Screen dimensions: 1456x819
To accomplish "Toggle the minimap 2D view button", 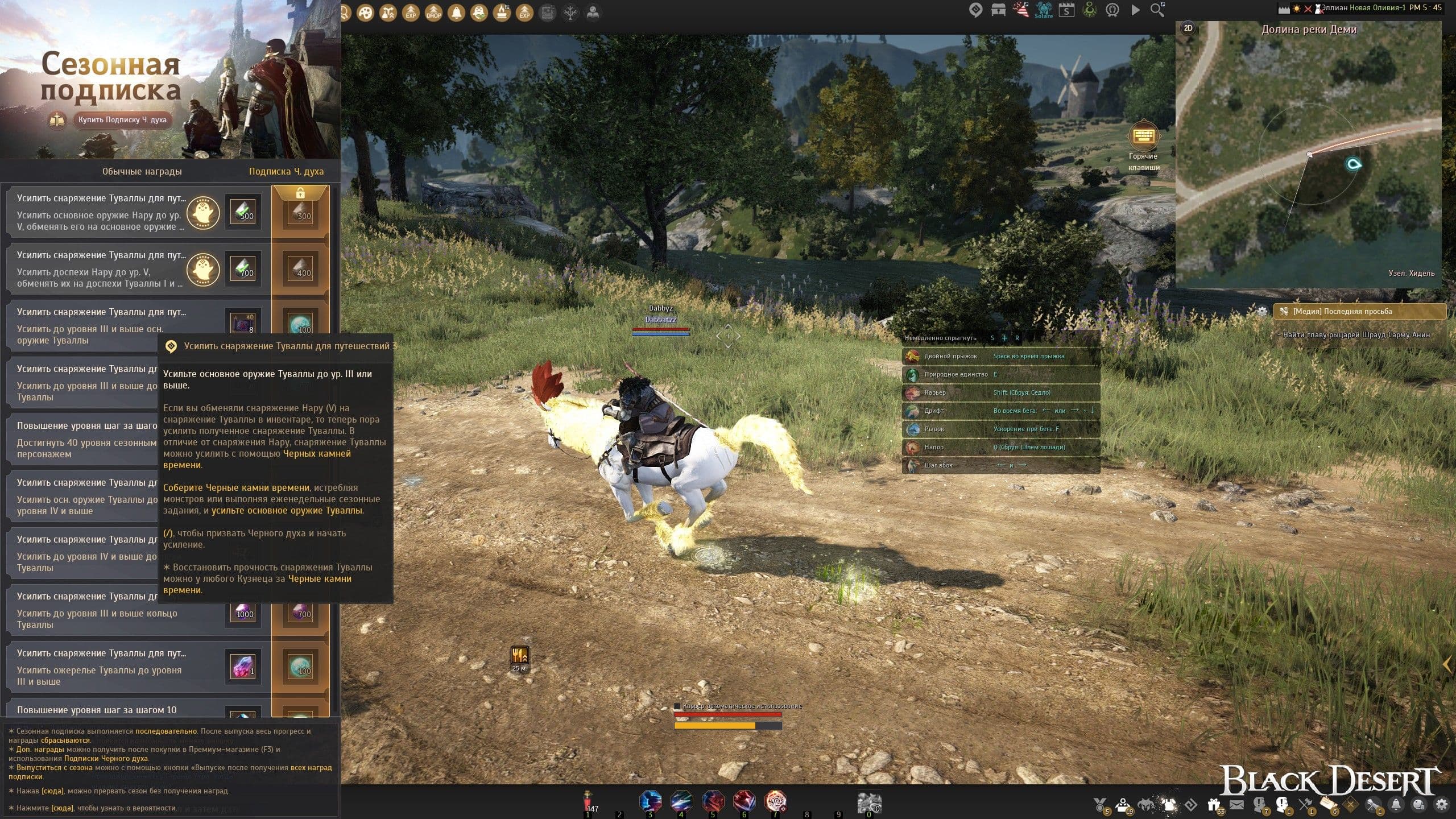I will click(1188, 28).
